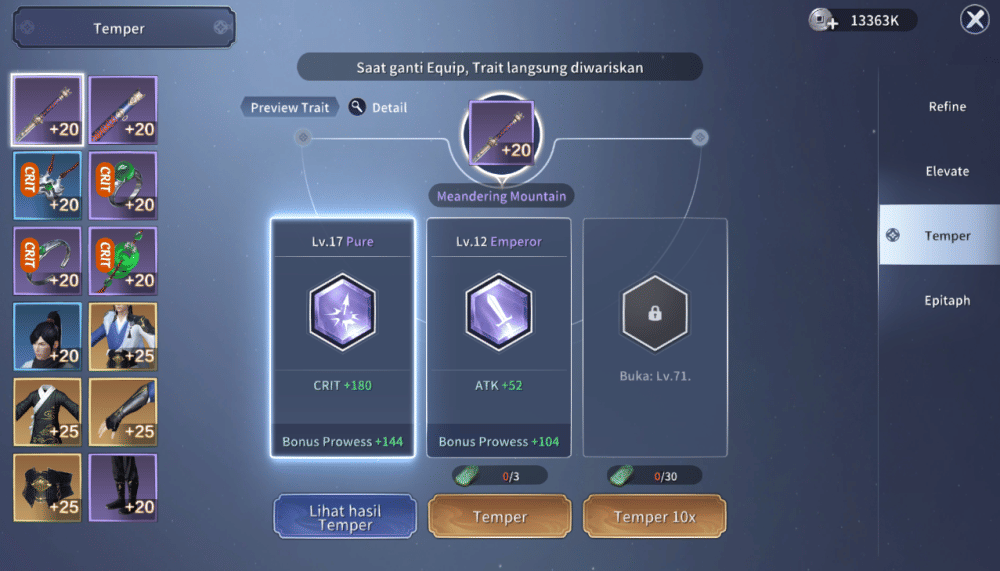
Task: Select the green CRIT pendant slot
Action: tap(123, 261)
